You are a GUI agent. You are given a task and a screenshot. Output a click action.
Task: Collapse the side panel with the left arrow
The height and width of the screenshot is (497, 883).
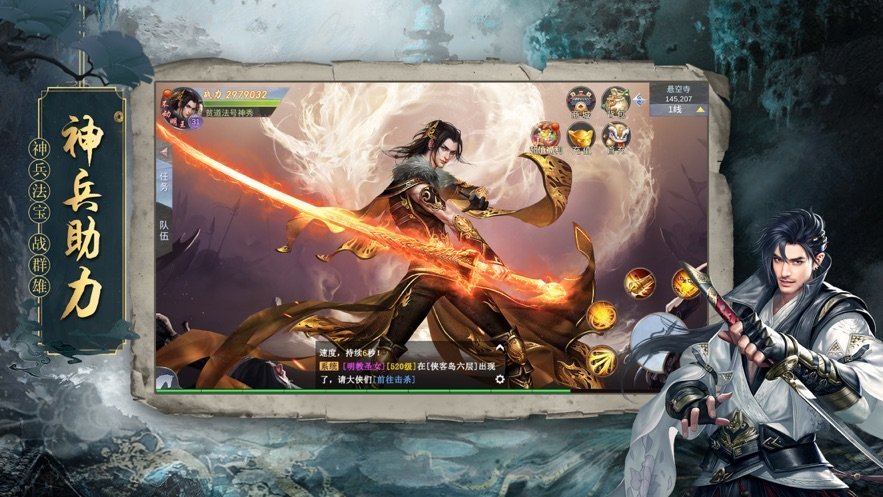click(x=165, y=152)
